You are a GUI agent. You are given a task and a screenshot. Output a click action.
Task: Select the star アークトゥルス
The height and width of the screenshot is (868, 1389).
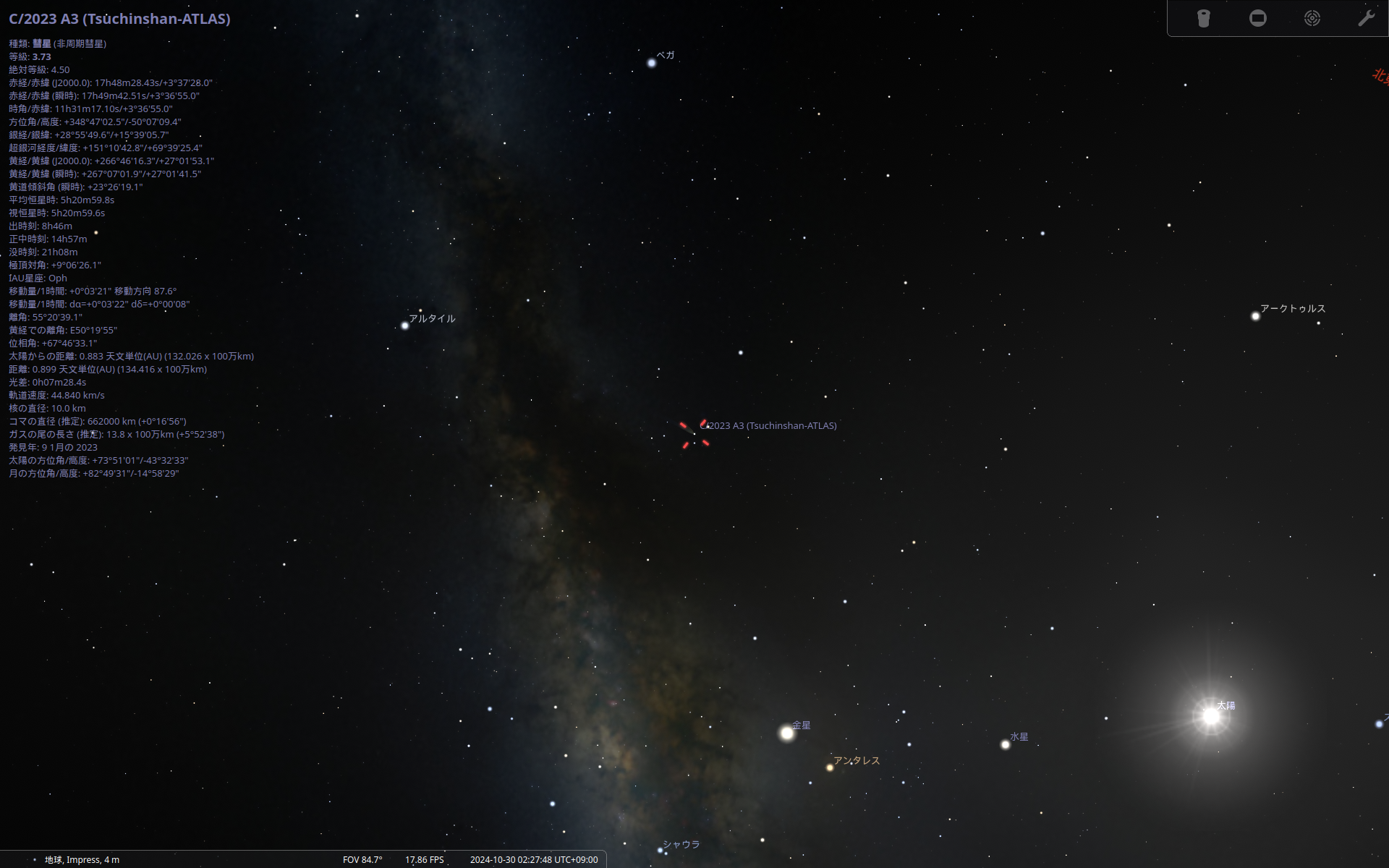[x=1255, y=316]
